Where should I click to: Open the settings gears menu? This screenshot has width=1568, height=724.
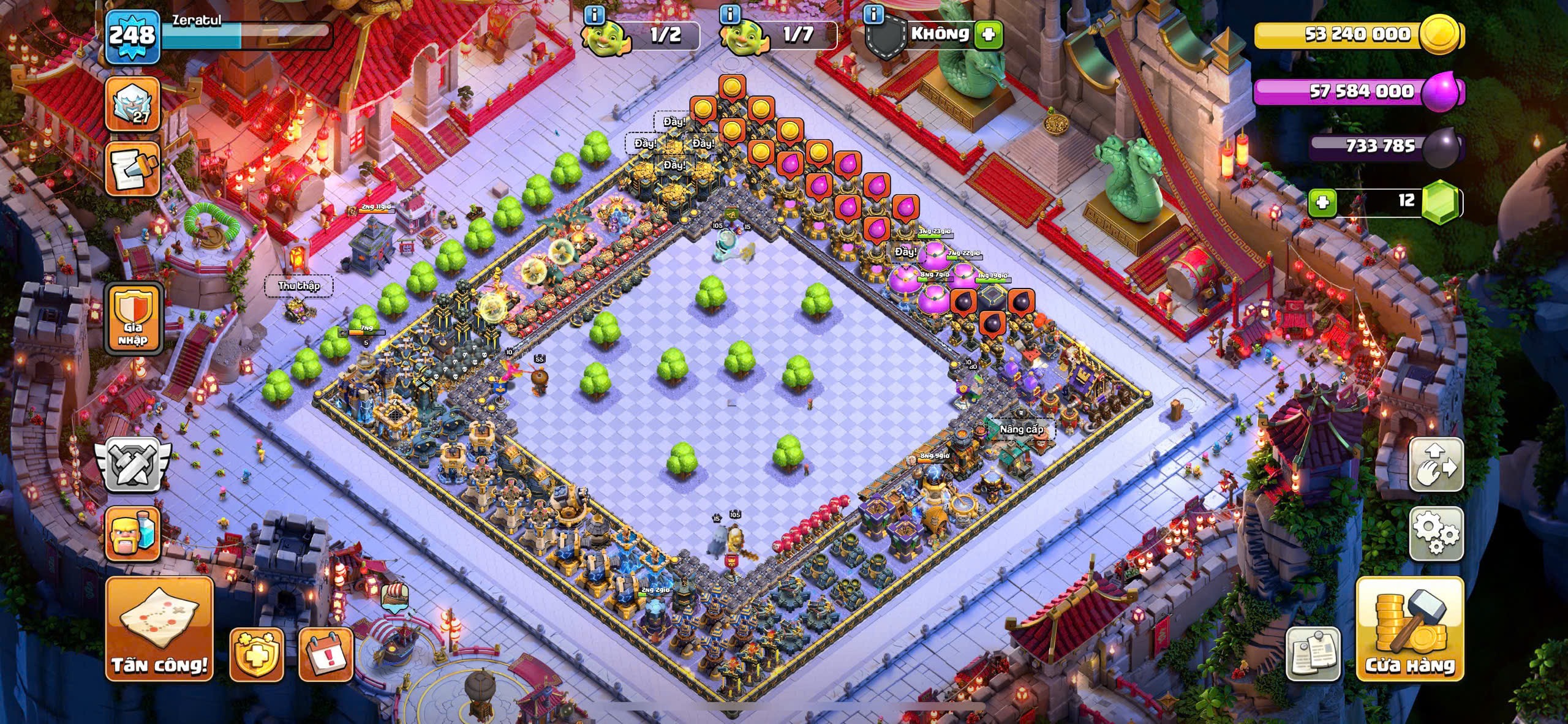pyautogui.click(x=1436, y=533)
